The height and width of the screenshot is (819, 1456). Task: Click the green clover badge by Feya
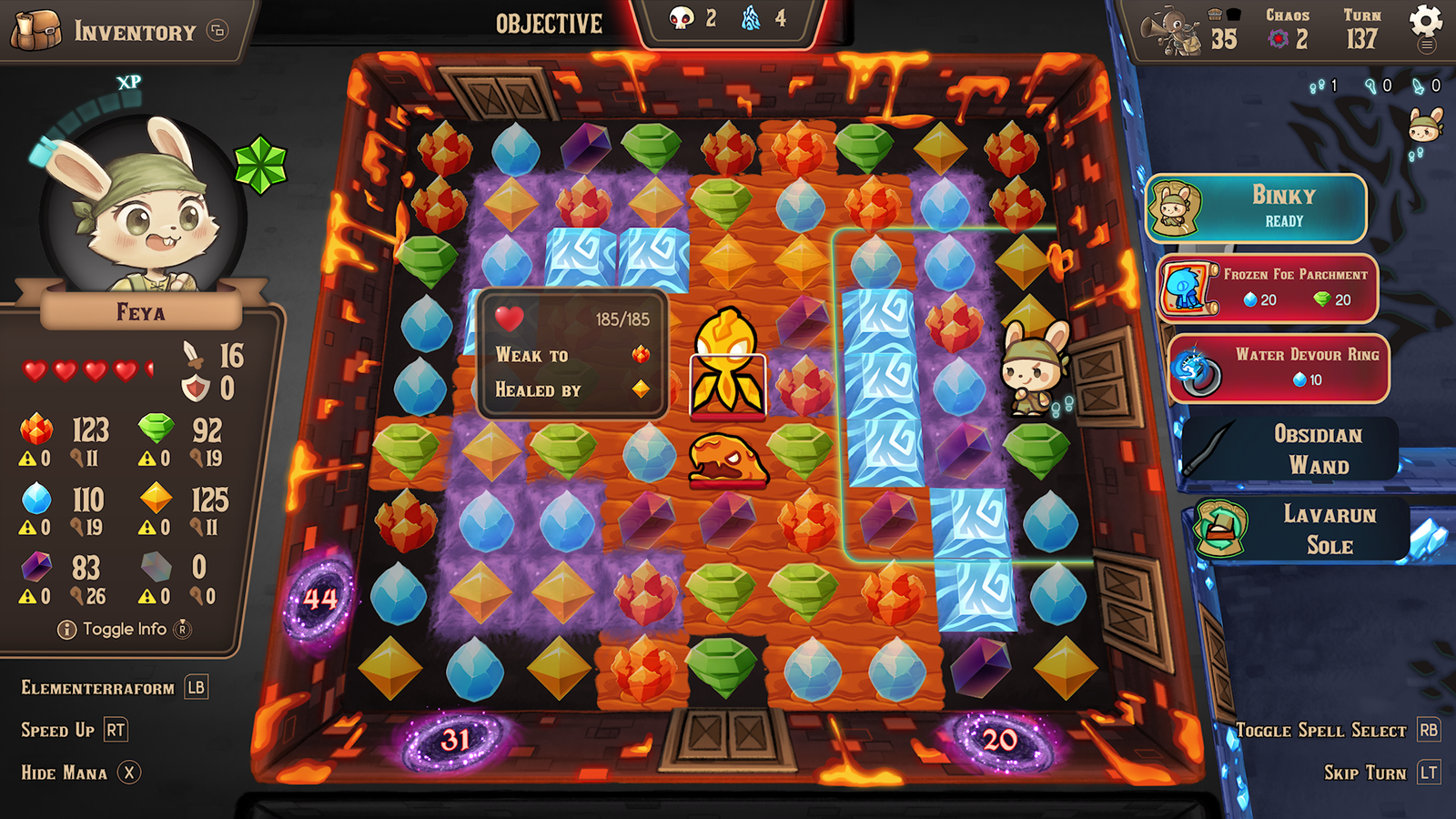pos(260,165)
